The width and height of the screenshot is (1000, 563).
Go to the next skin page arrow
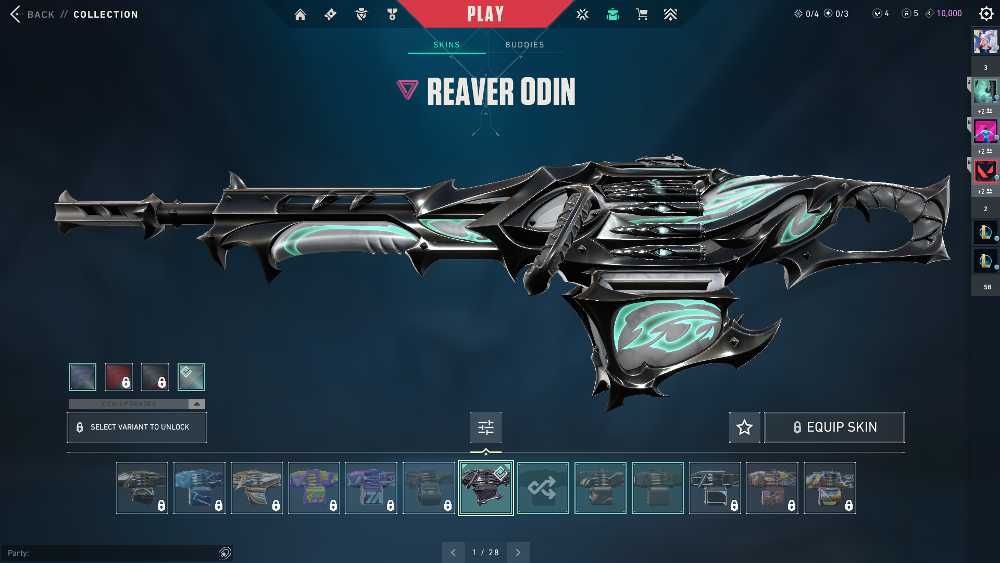(x=518, y=552)
